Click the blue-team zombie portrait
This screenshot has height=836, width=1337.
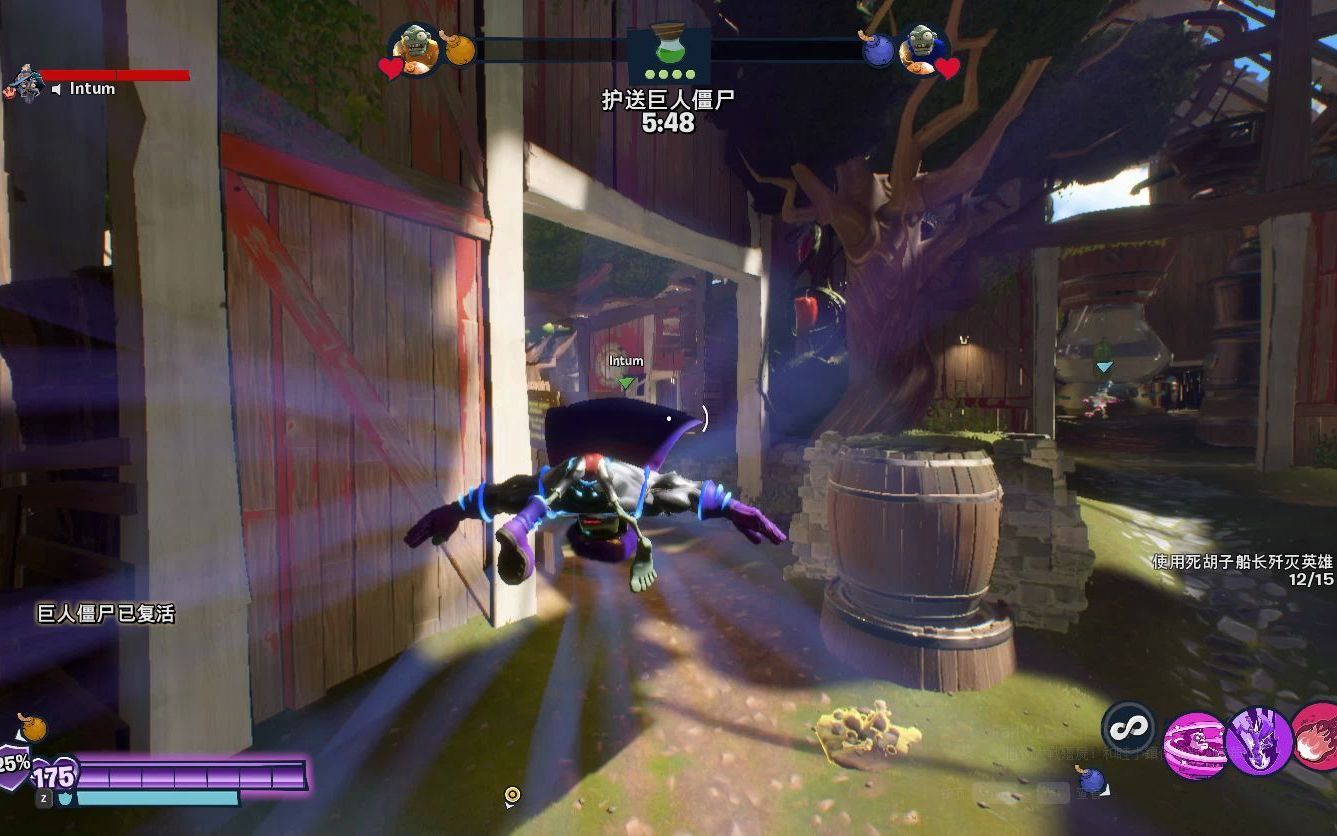tap(922, 46)
